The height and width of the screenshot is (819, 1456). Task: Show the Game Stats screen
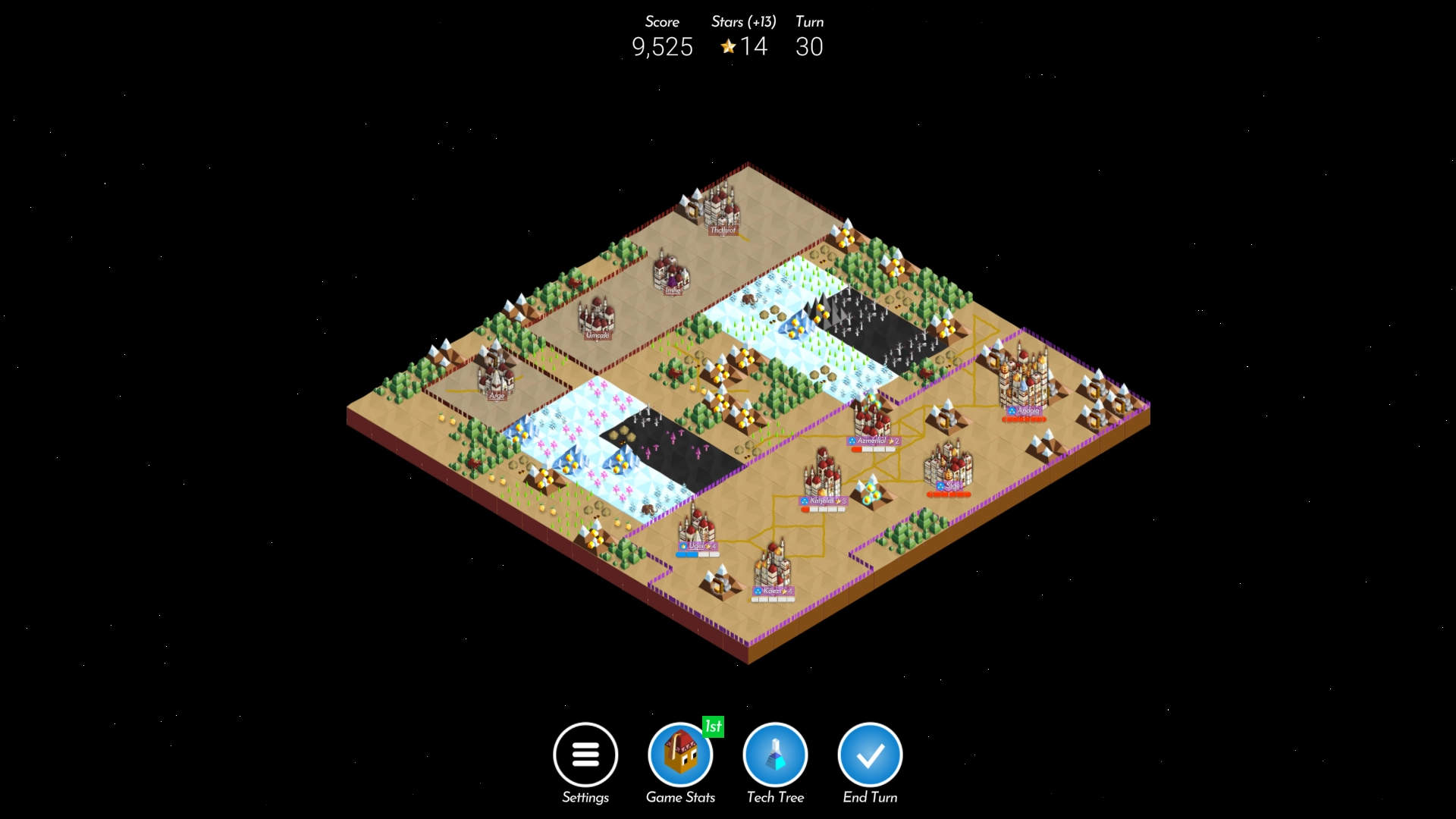coord(680,755)
